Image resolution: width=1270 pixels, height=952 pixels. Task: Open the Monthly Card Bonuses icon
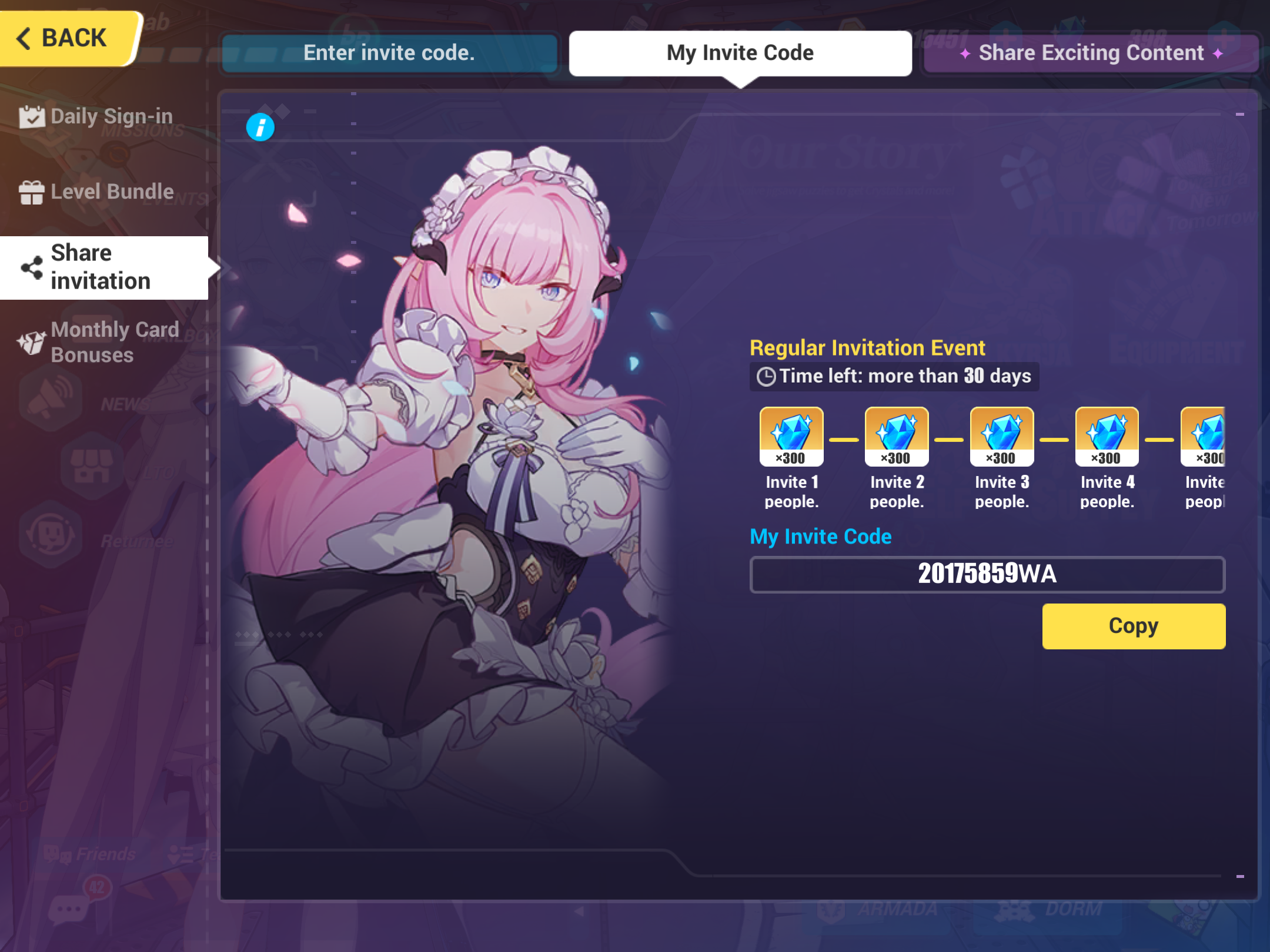pyautogui.click(x=32, y=342)
